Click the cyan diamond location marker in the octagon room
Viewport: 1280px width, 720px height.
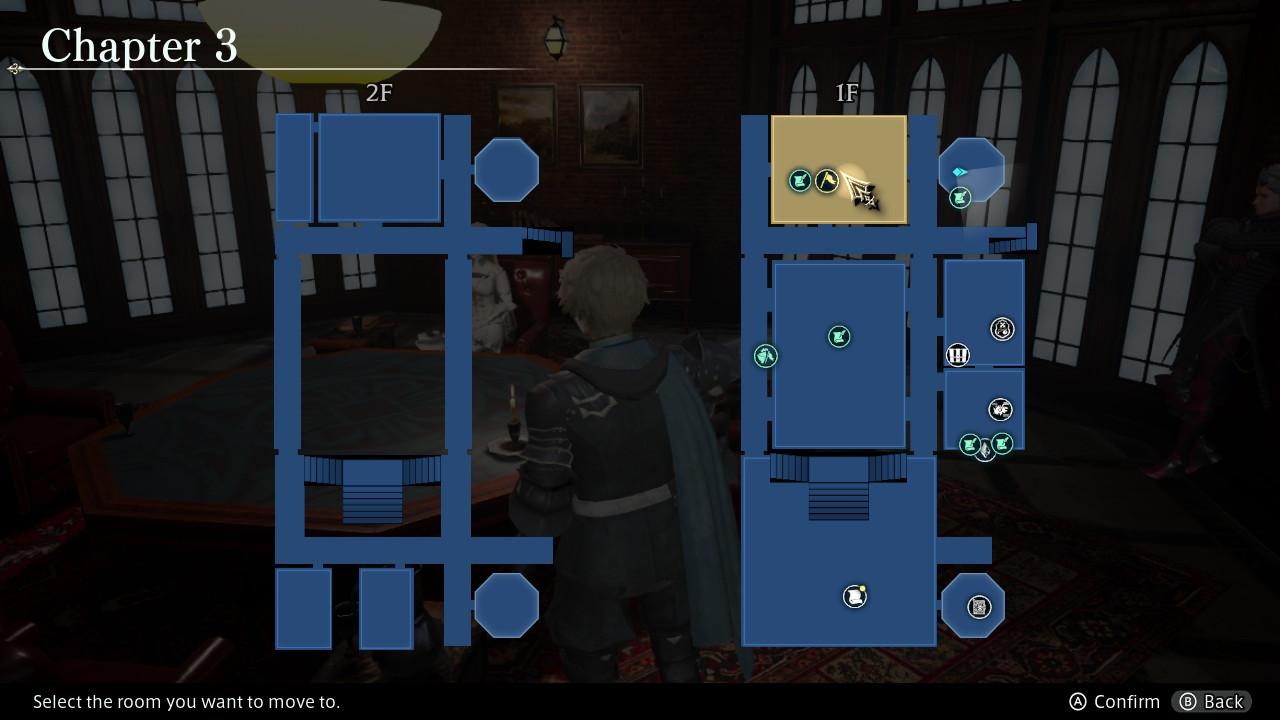coord(959,172)
